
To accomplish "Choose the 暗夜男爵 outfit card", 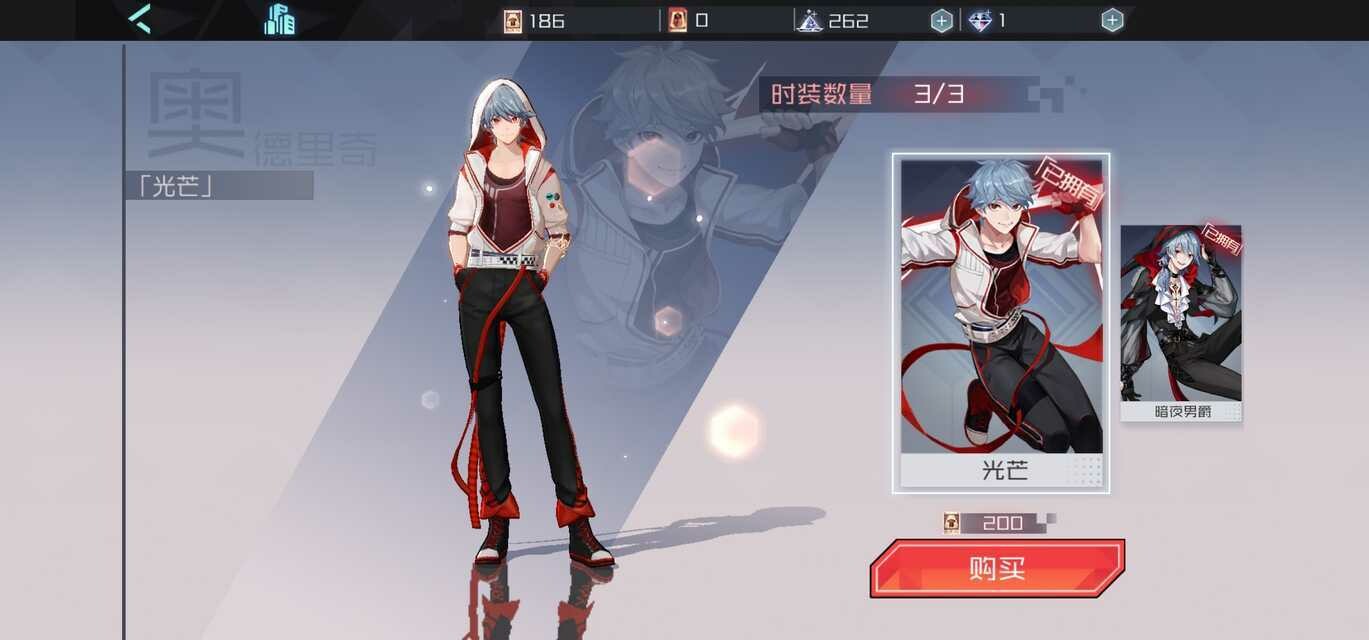I will click(x=1181, y=322).
